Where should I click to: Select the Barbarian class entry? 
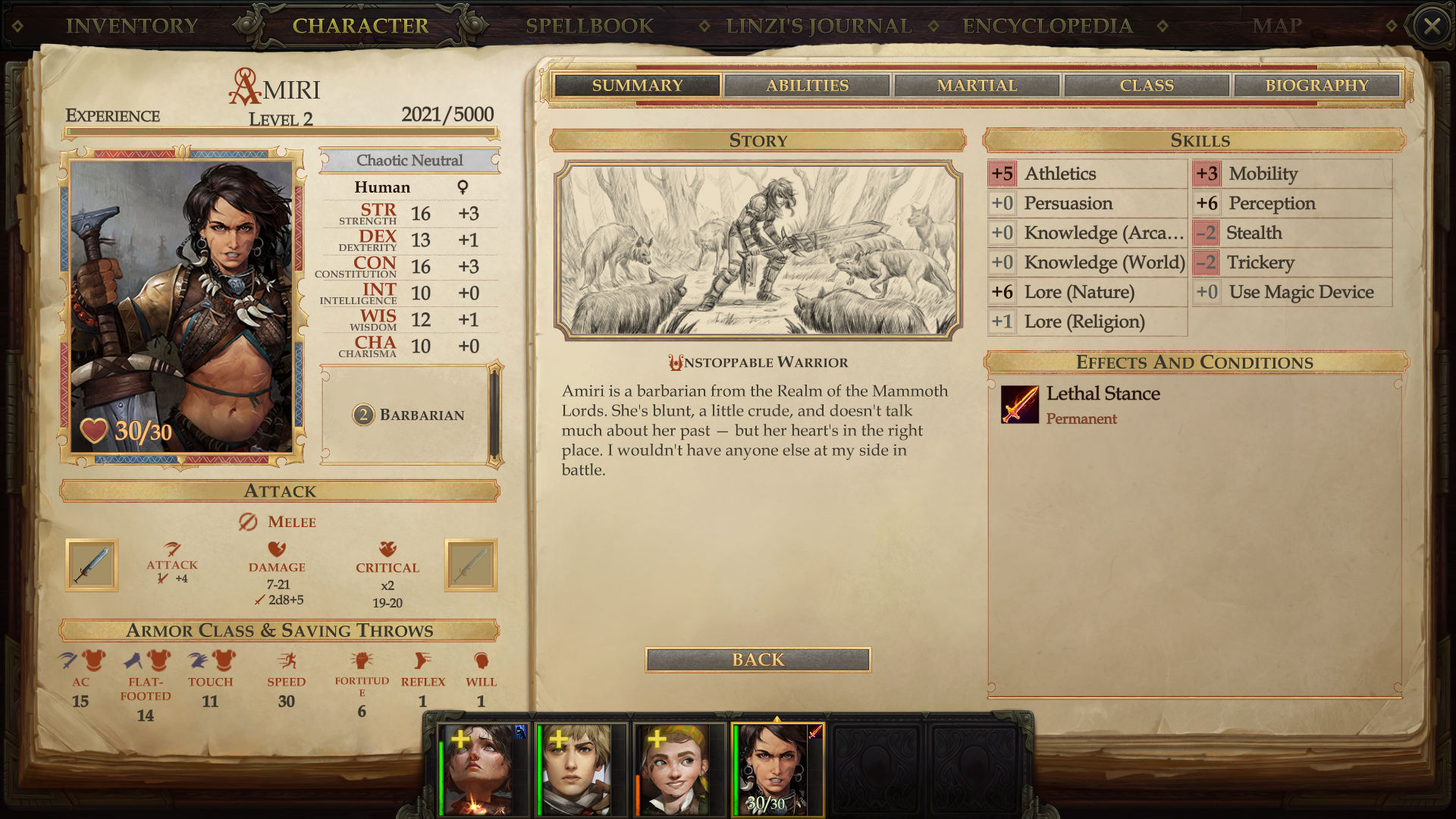point(409,415)
